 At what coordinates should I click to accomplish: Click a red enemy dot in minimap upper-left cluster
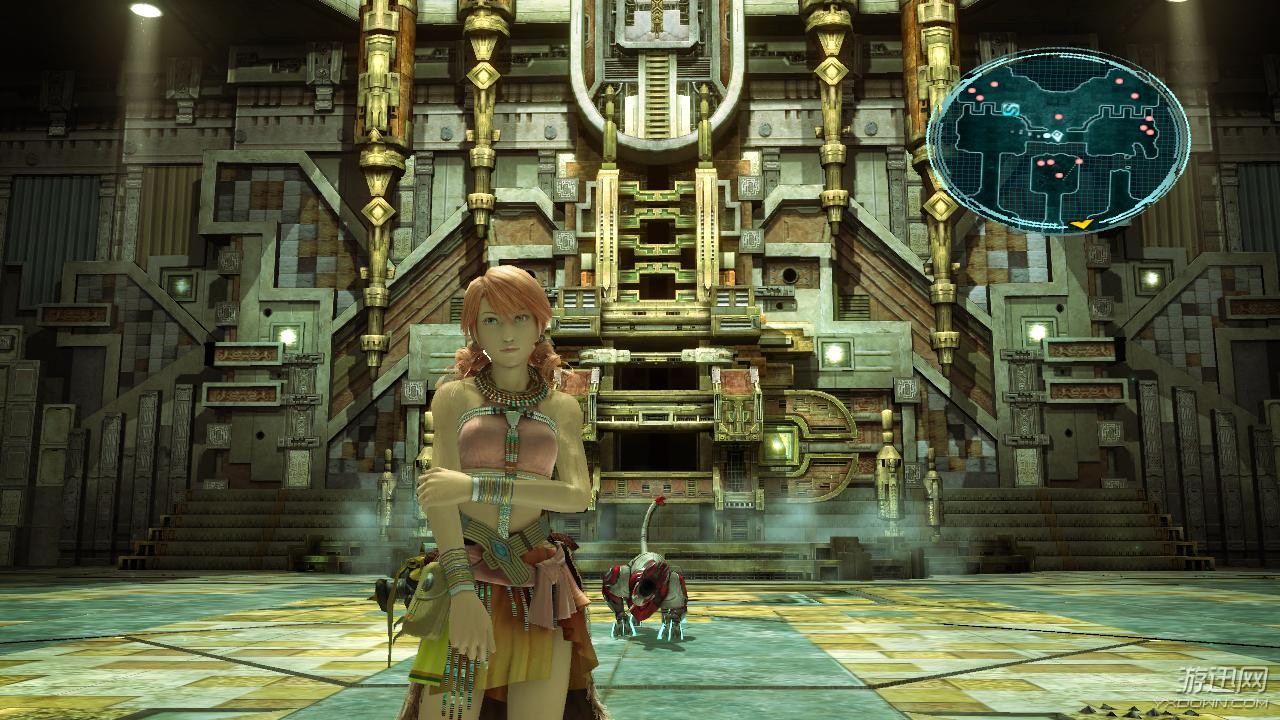(x=972, y=93)
